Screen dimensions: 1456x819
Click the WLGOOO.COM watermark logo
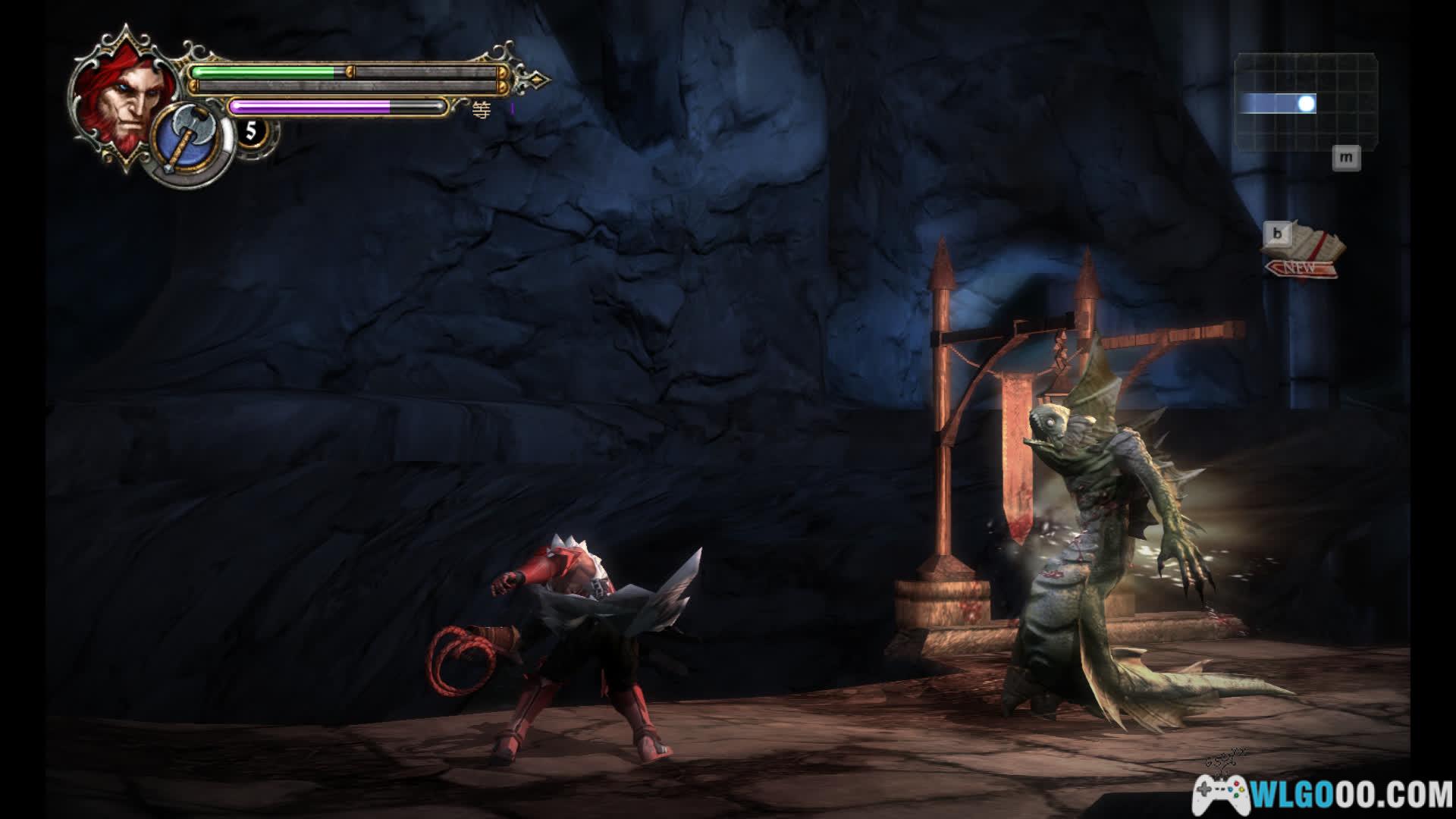pos(1323,795)
